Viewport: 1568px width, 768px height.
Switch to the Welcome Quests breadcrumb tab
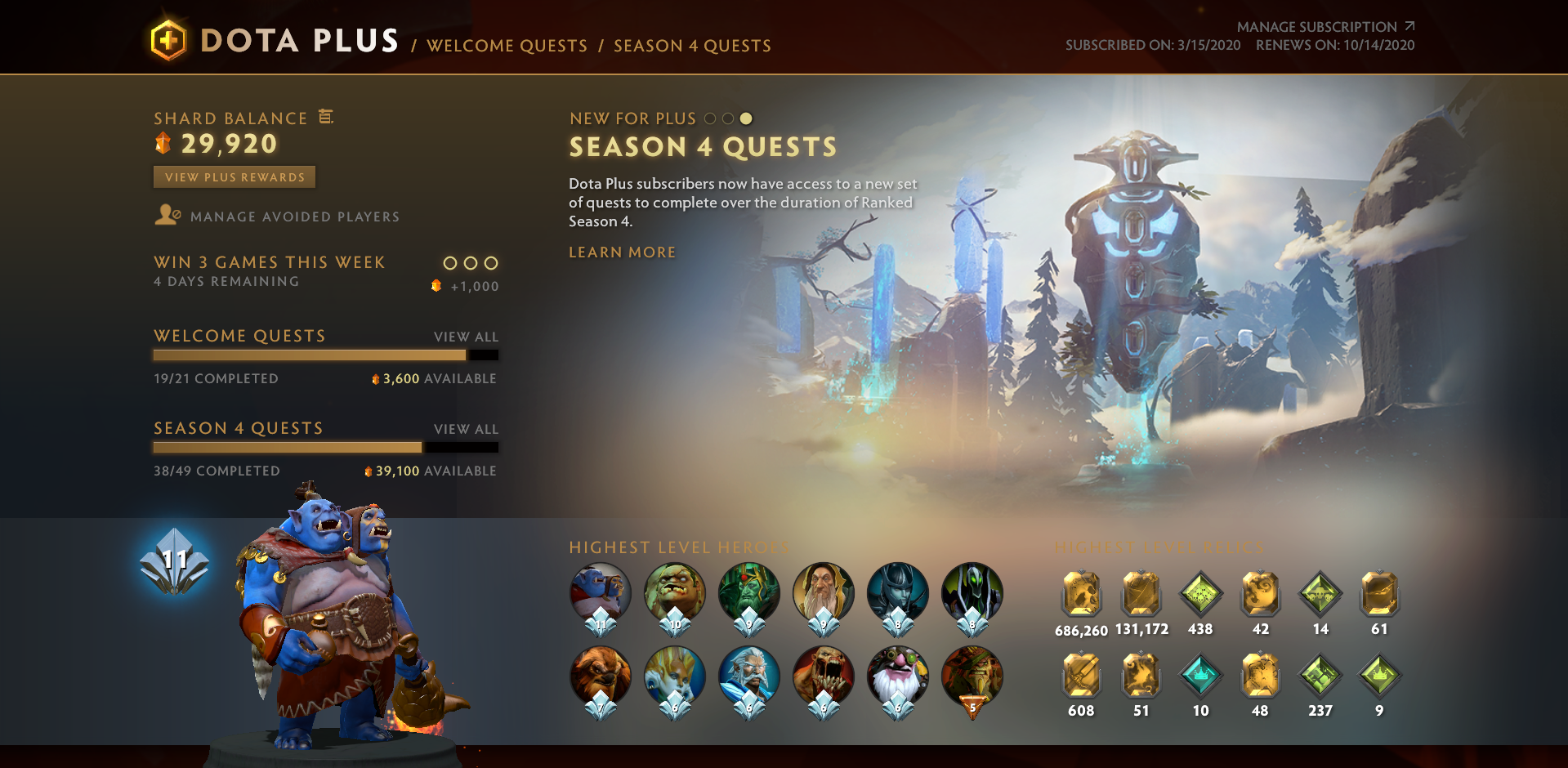pos(507,46)
